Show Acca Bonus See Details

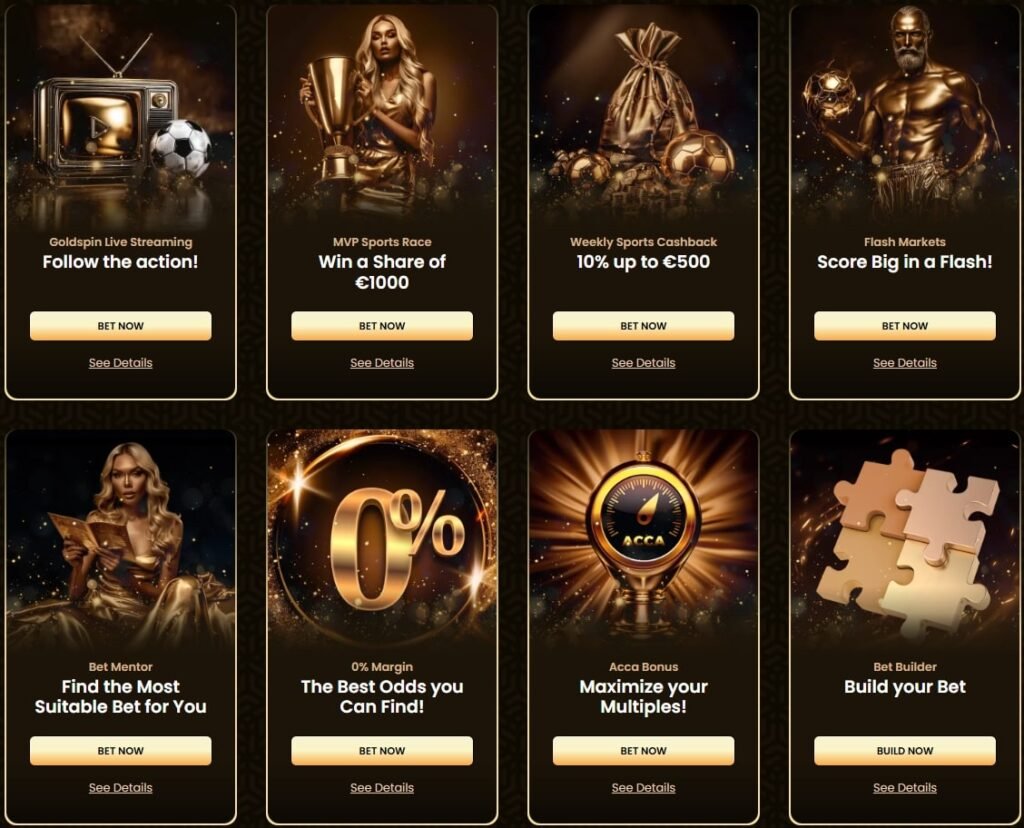pyautogui.click(x=643, y=788)
